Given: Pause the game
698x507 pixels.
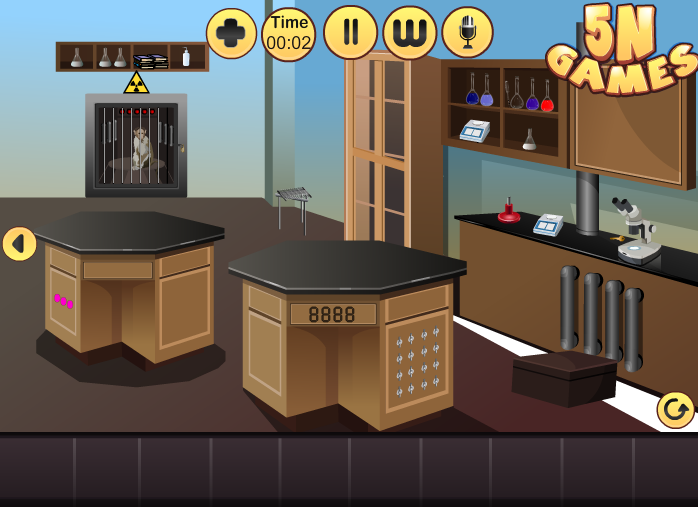Looking at the screenshot, I should point(350,33).
